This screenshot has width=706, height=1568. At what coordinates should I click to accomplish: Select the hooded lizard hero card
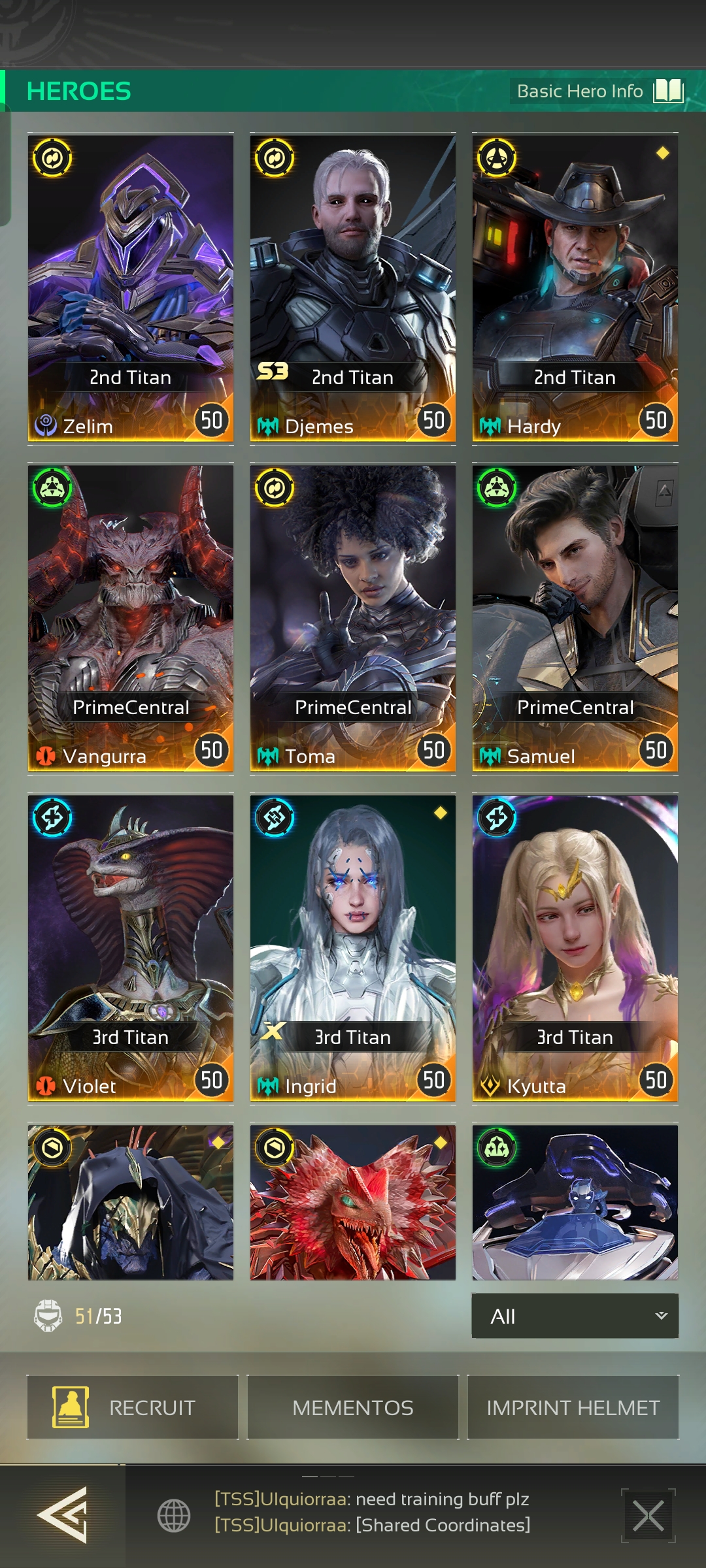[x=131, y=1202]
